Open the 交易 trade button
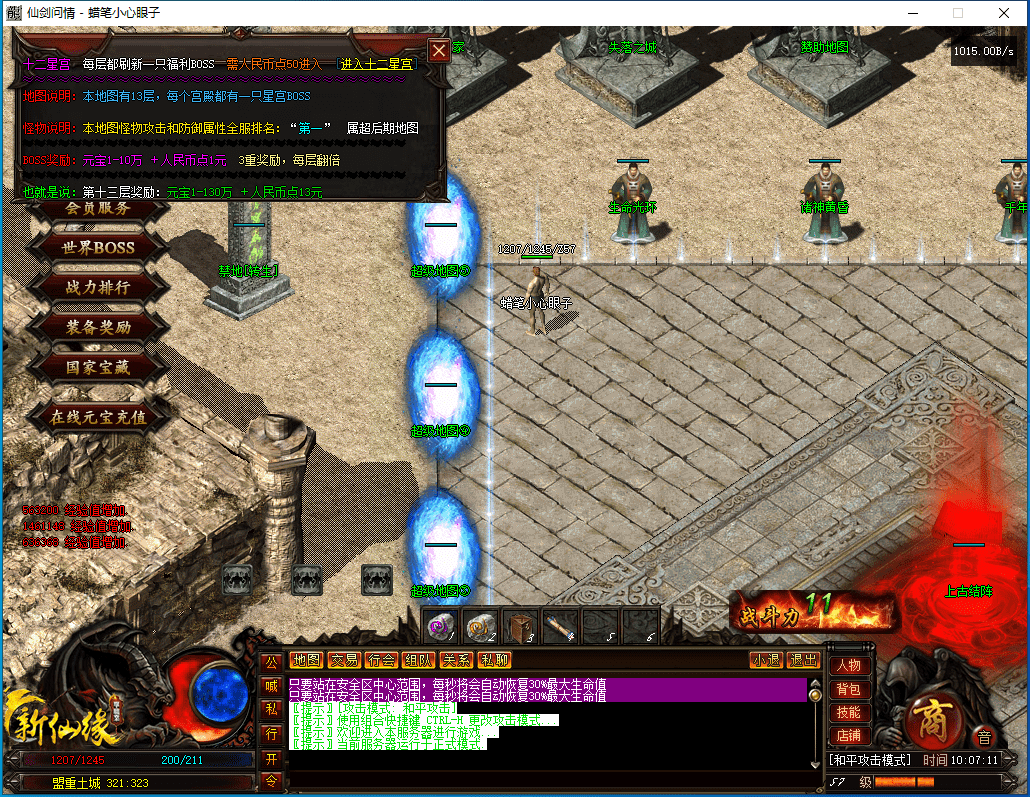1030x797 pixels. click(x=344, y=660)
